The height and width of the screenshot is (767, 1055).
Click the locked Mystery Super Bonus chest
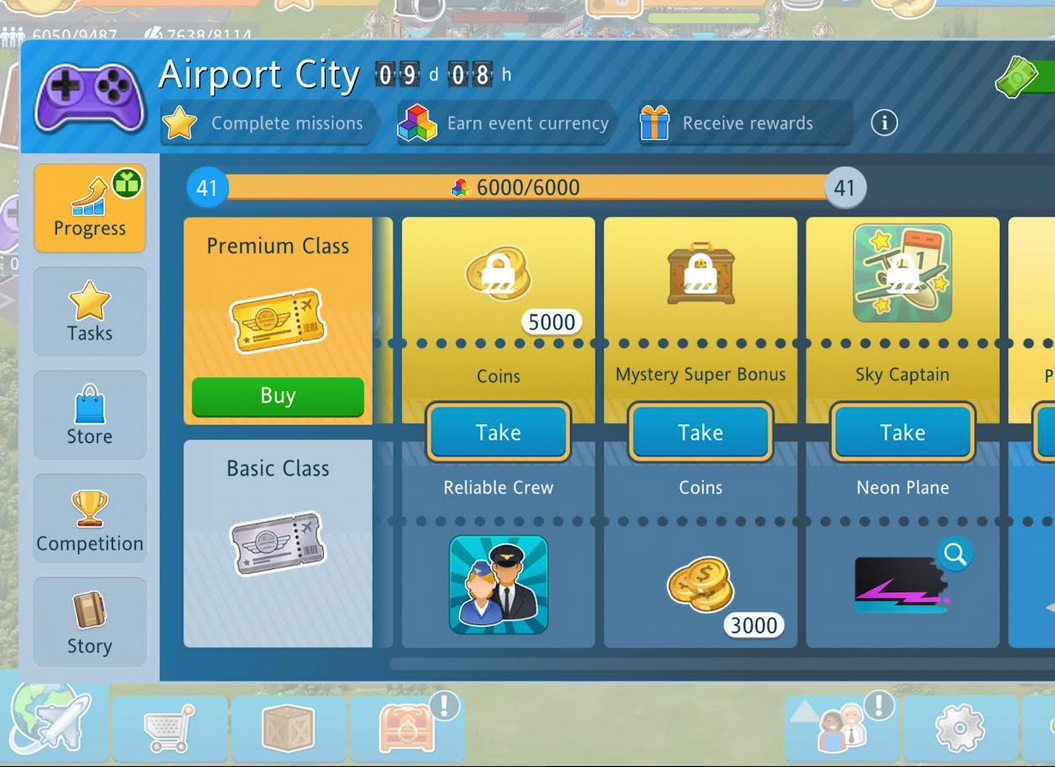700,273
